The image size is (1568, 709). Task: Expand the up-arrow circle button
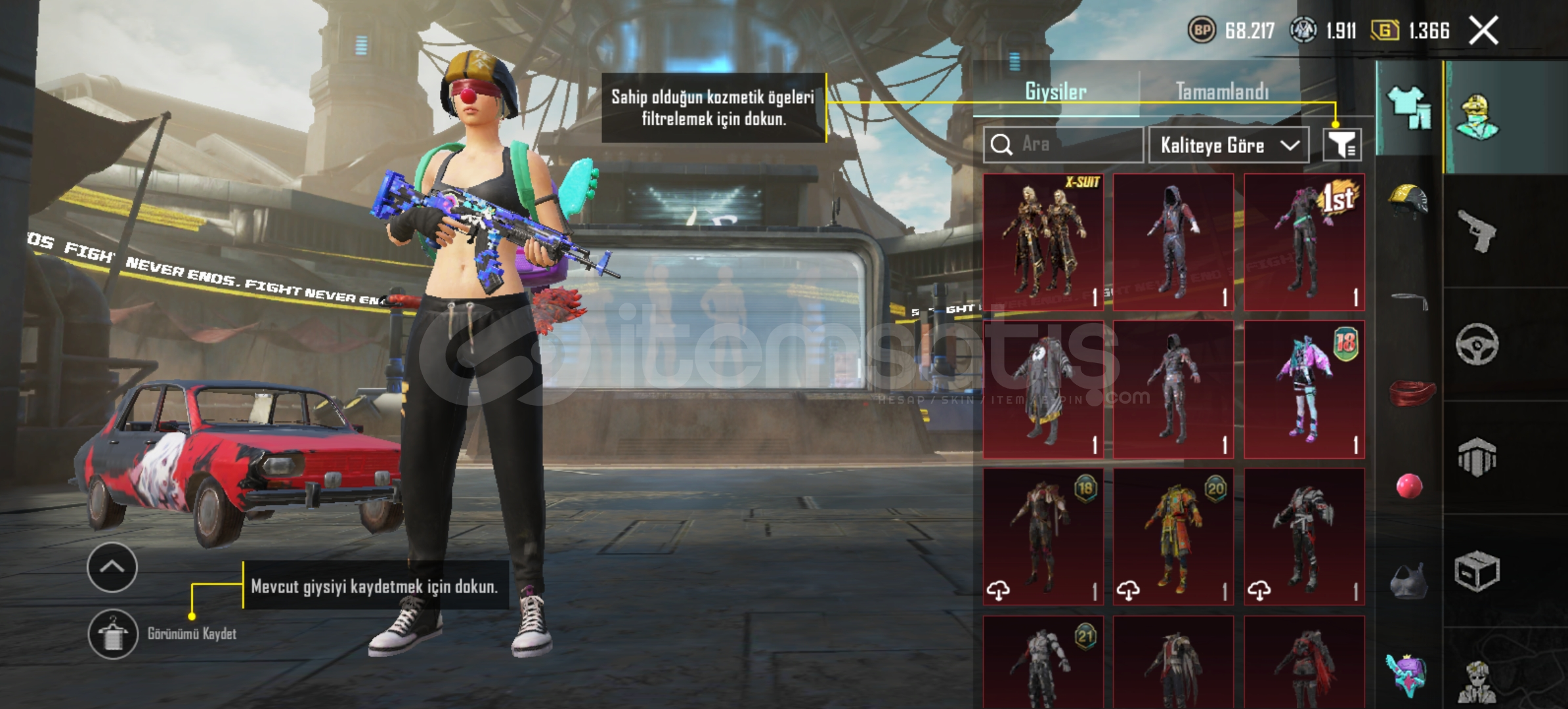(x=112, y=567)
